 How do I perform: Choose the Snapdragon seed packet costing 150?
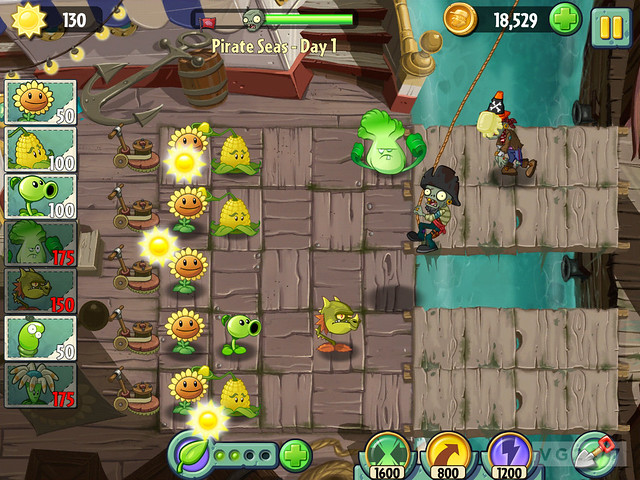click(x=40, y=291)
